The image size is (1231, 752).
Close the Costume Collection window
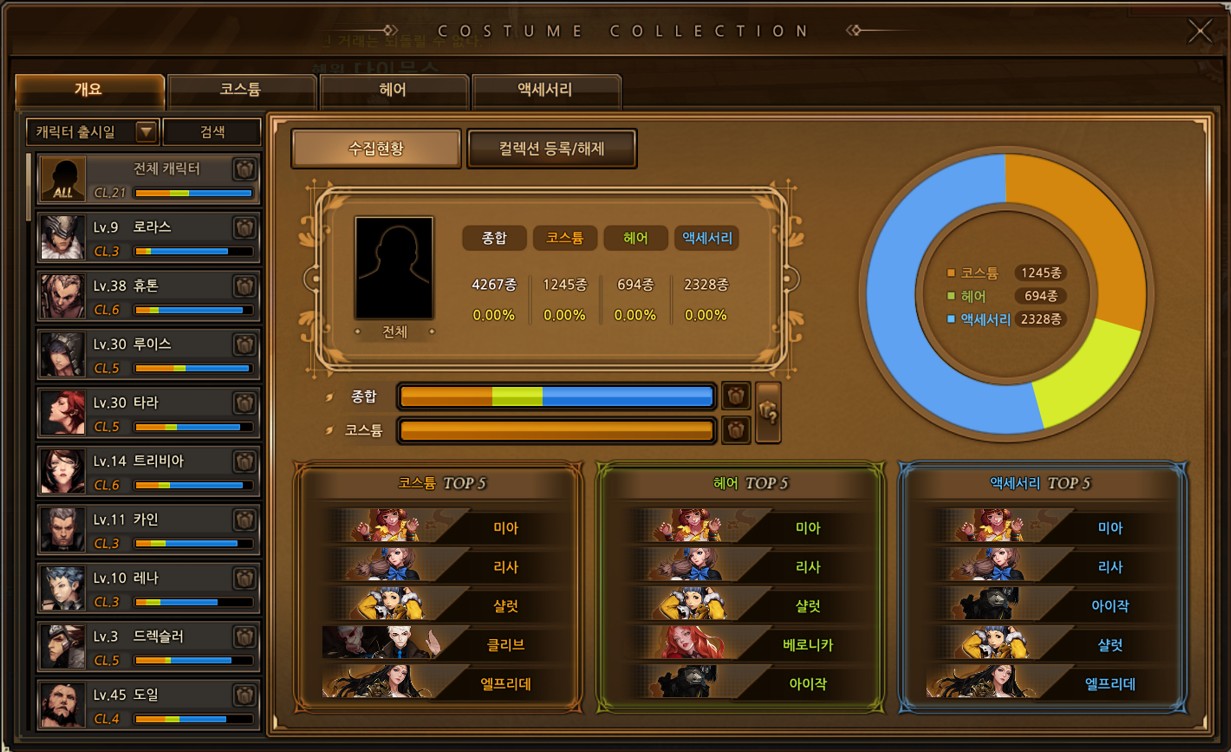(x=1199, y=31)
